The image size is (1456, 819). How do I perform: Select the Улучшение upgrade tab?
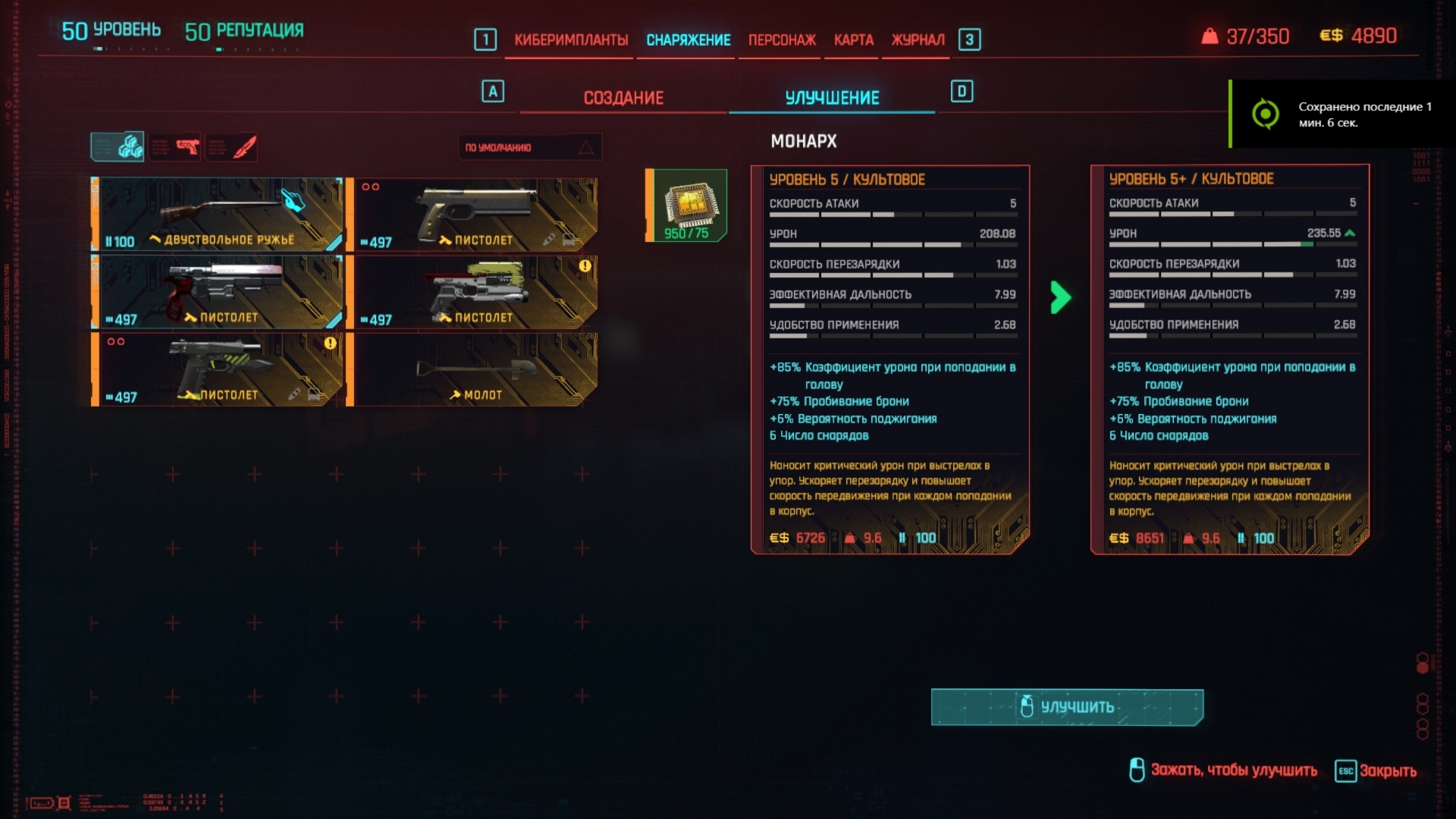pos(832,98)
